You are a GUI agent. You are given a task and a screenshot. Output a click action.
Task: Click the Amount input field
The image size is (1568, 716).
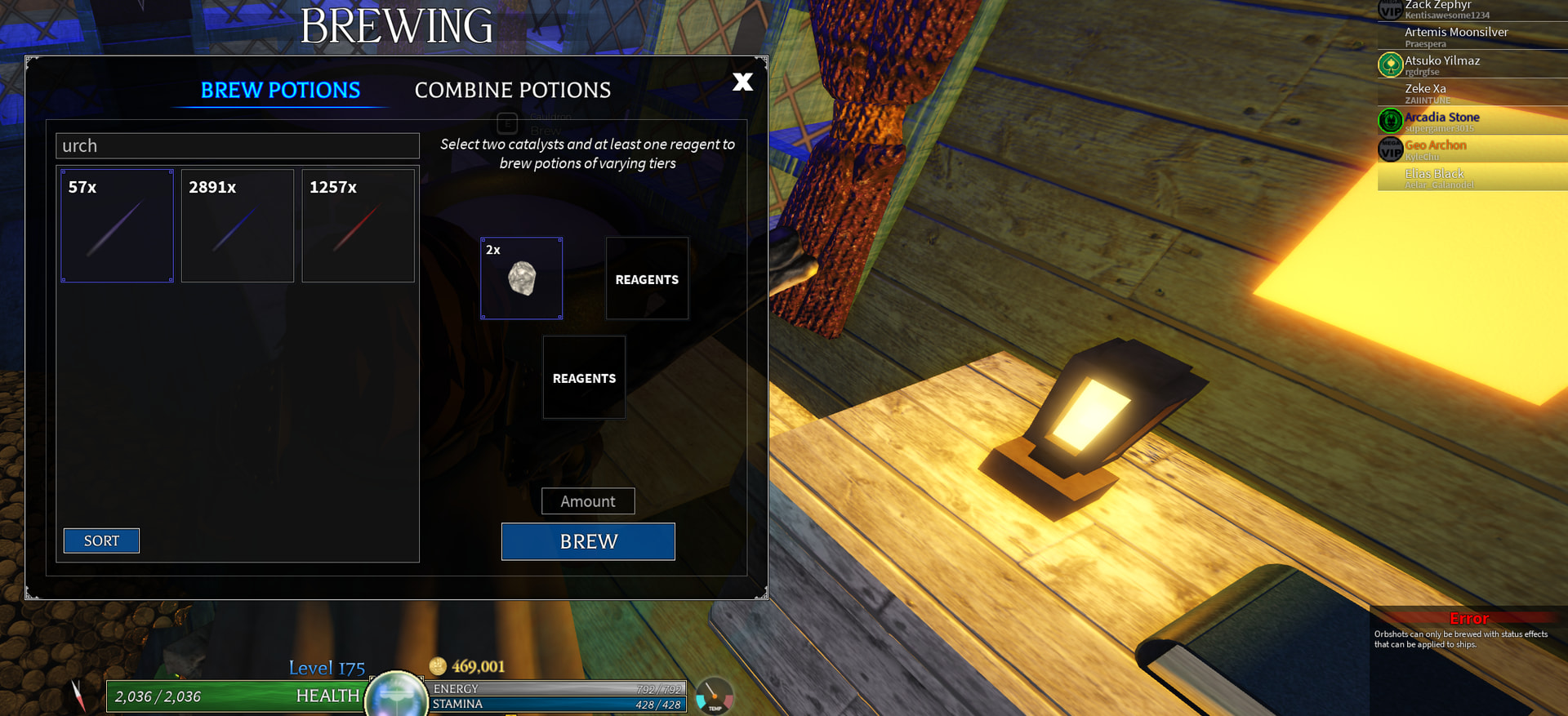coord(588,501)
